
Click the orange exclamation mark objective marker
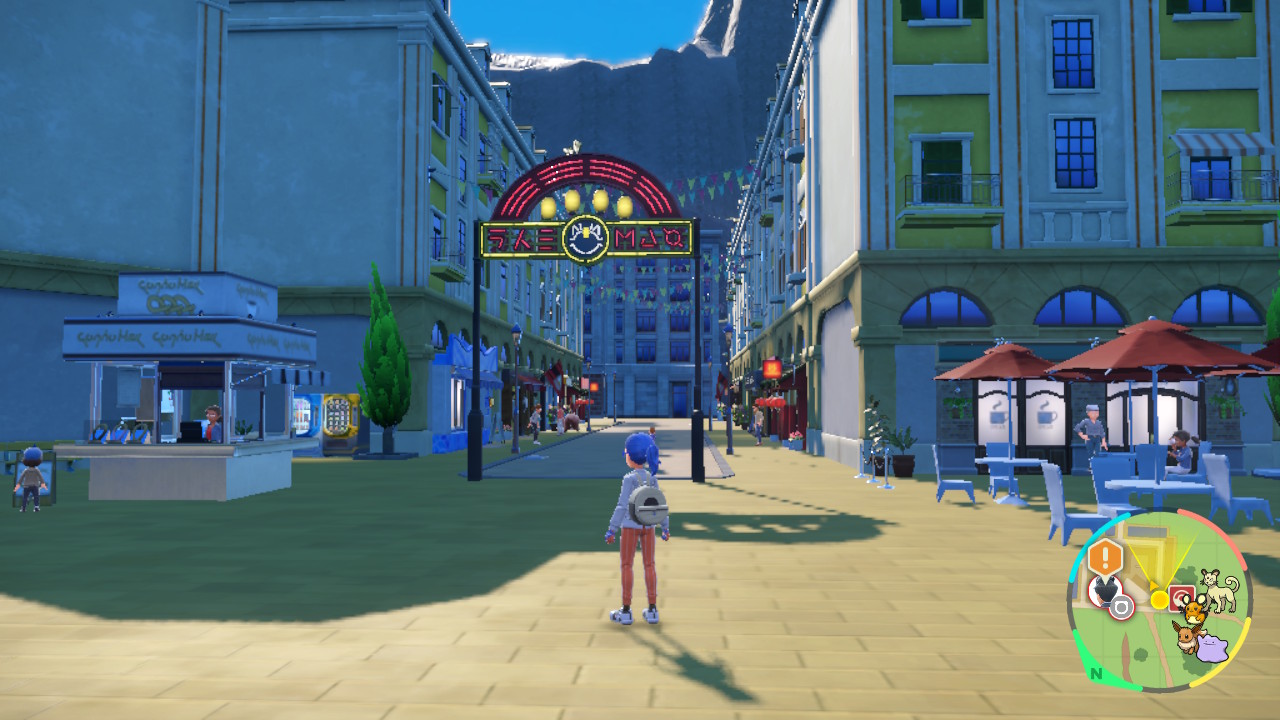1106,557
